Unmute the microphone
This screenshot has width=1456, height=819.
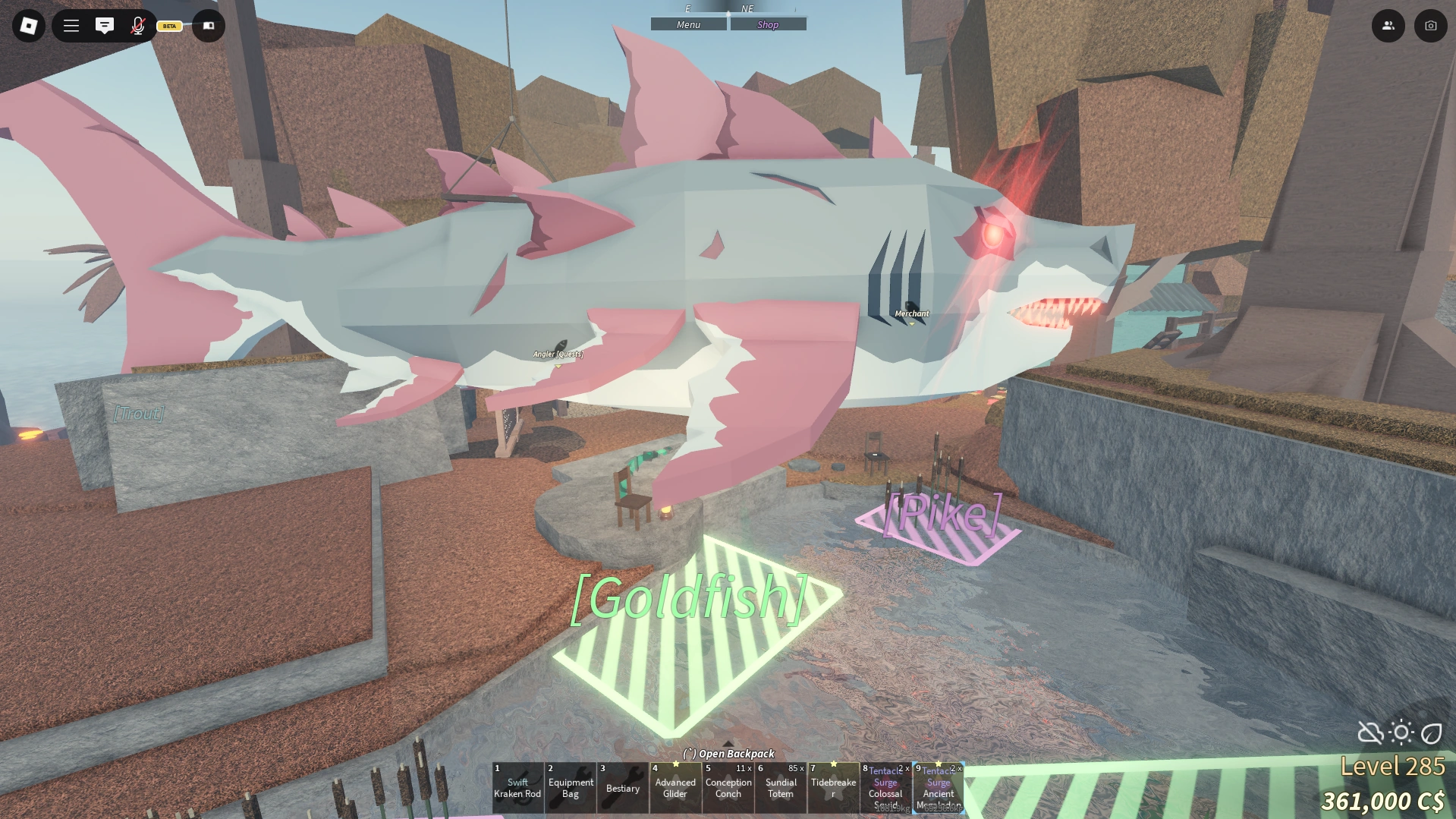(x=137, y=25)
